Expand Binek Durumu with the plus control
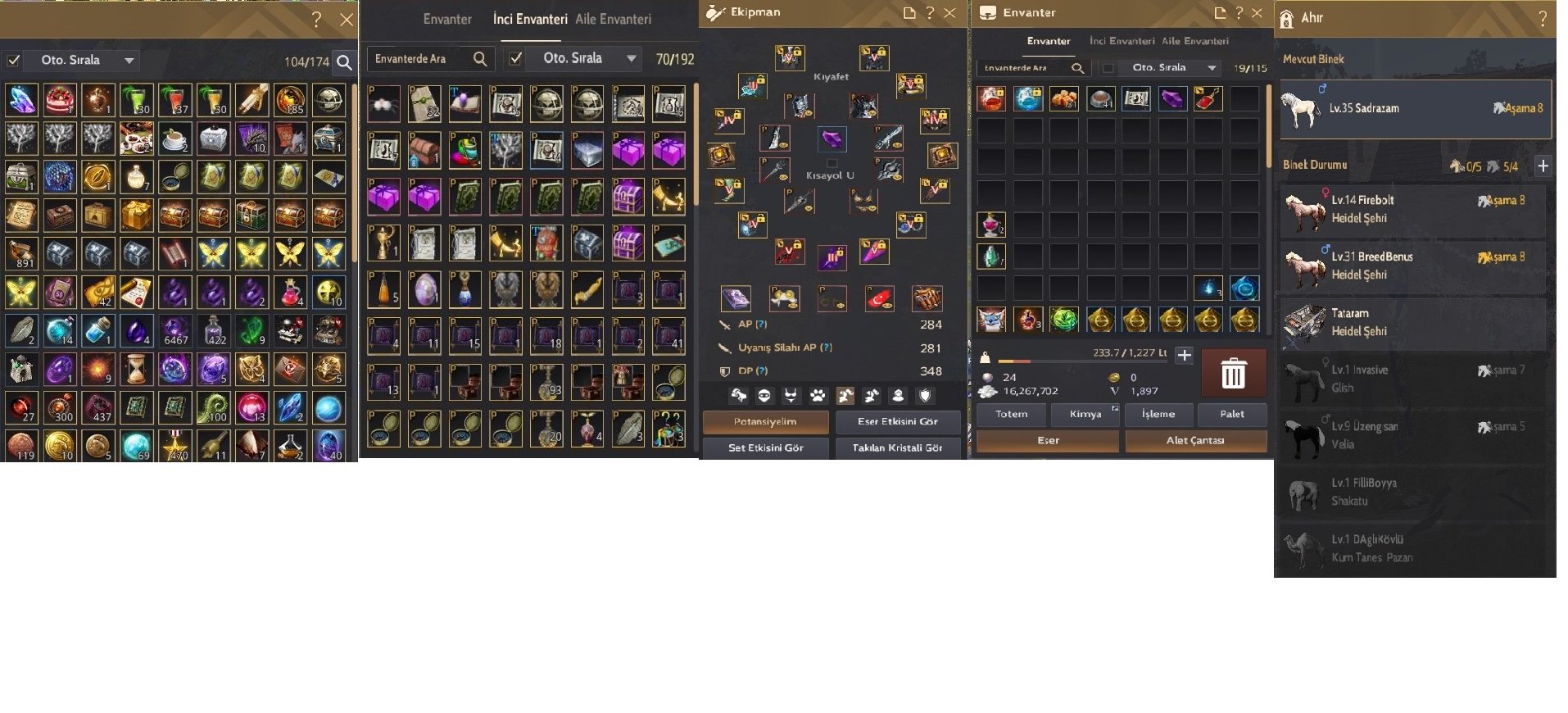1568x713 pixels. tap(1544, 166)
